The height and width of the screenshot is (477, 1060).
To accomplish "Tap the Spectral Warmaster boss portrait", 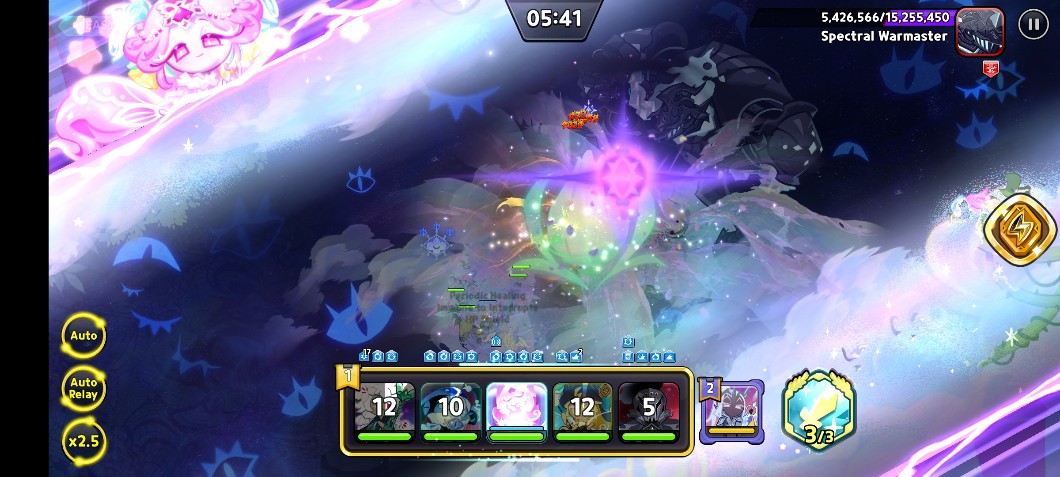I will (x=979, y=29).
